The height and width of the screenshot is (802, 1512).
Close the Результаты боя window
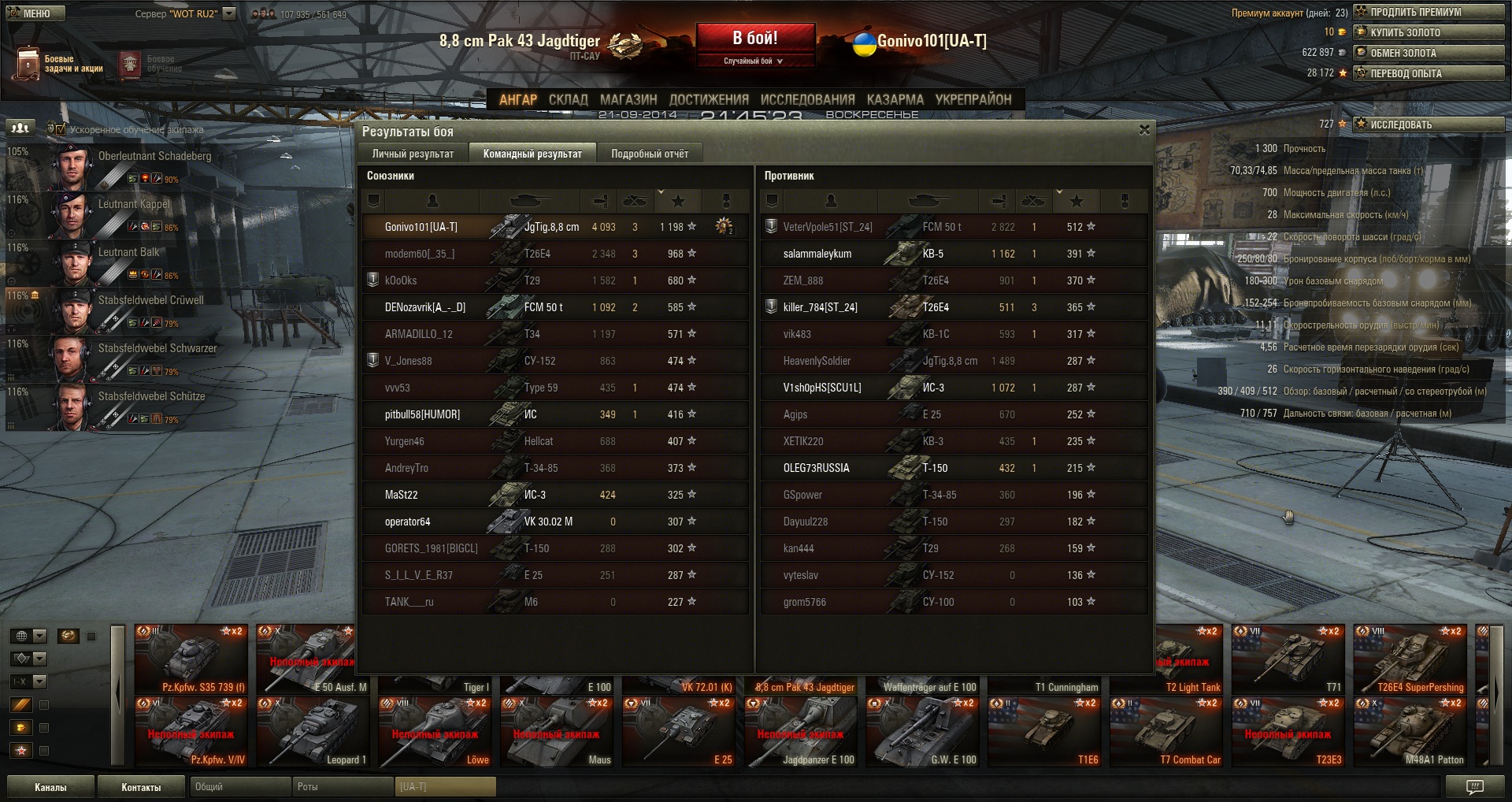[x=1144, y=130]
